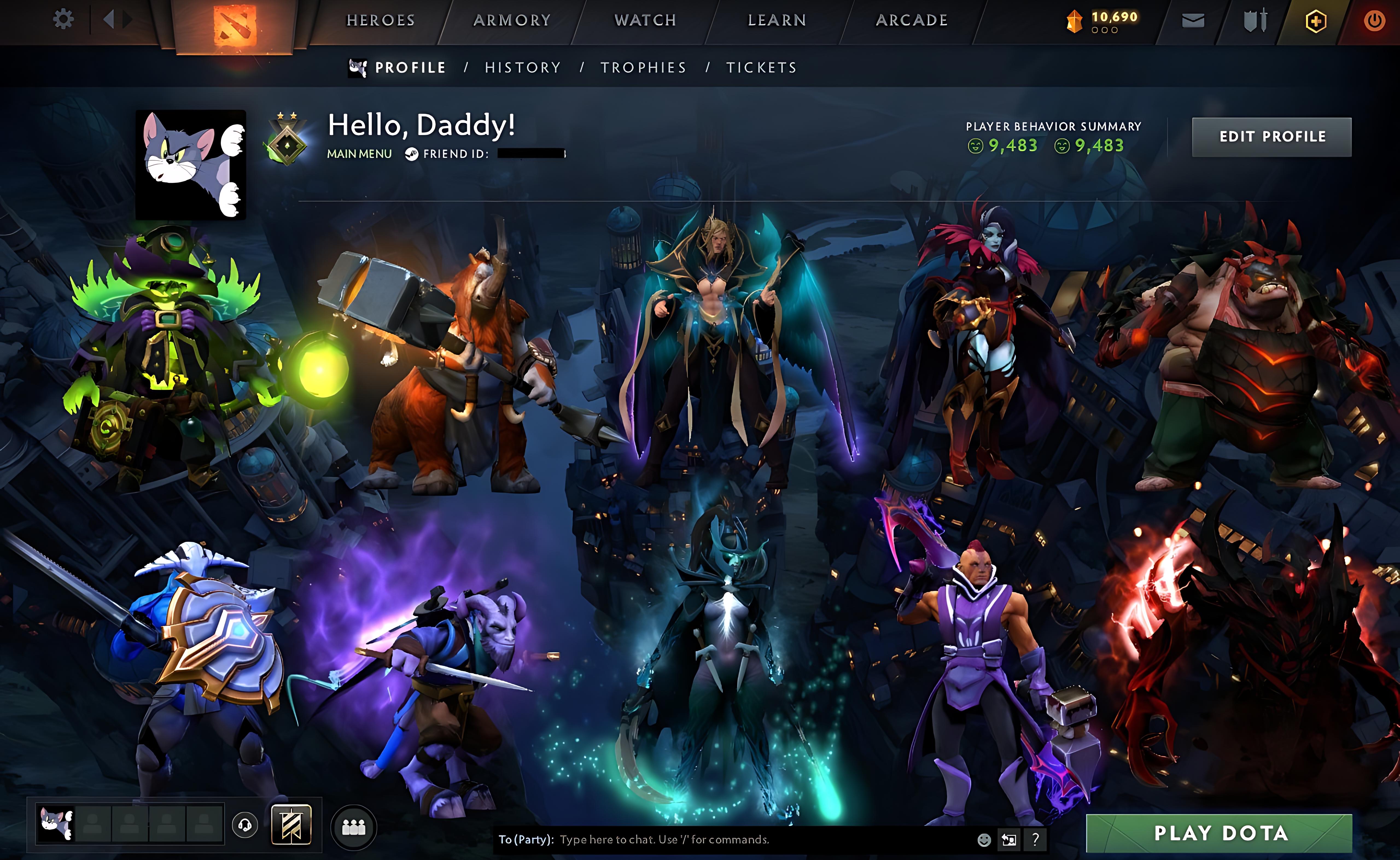1400x860 pixels.
Task: Open the party group icon button
Action: (x=353, y=827)
